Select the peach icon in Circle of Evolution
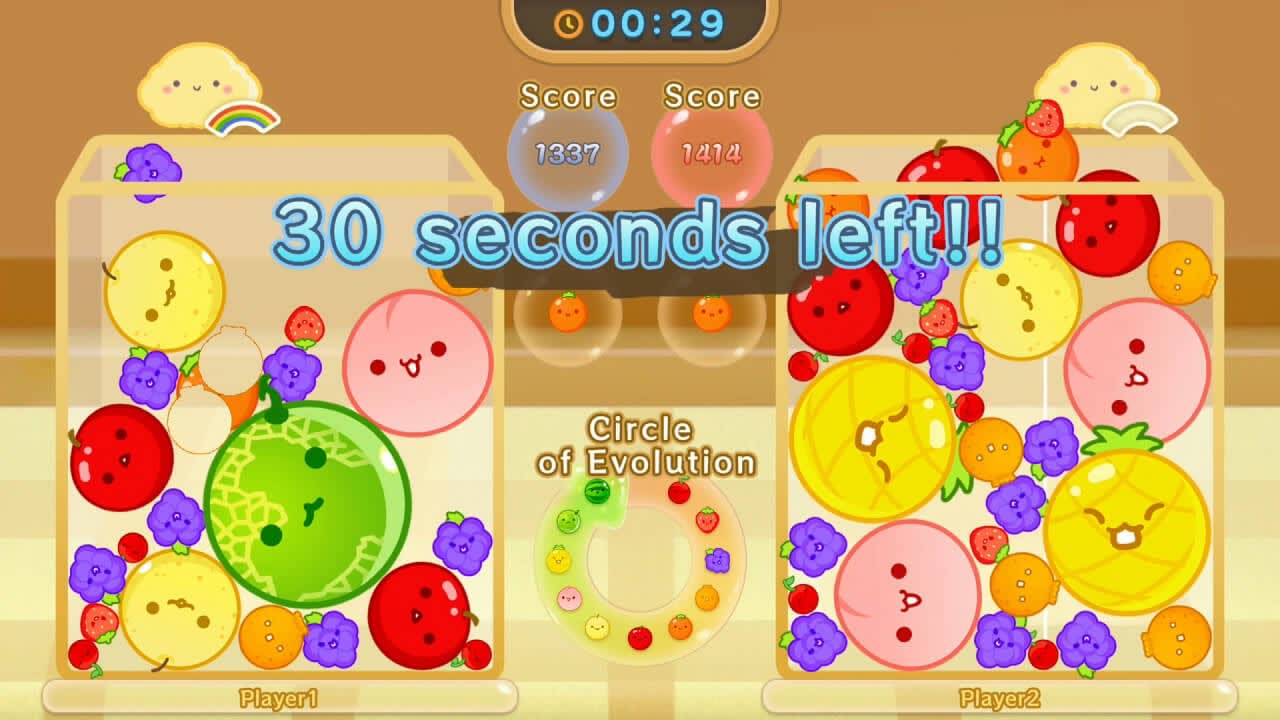1280x720 pixels. pyautogui.click(x=569, y=597)
